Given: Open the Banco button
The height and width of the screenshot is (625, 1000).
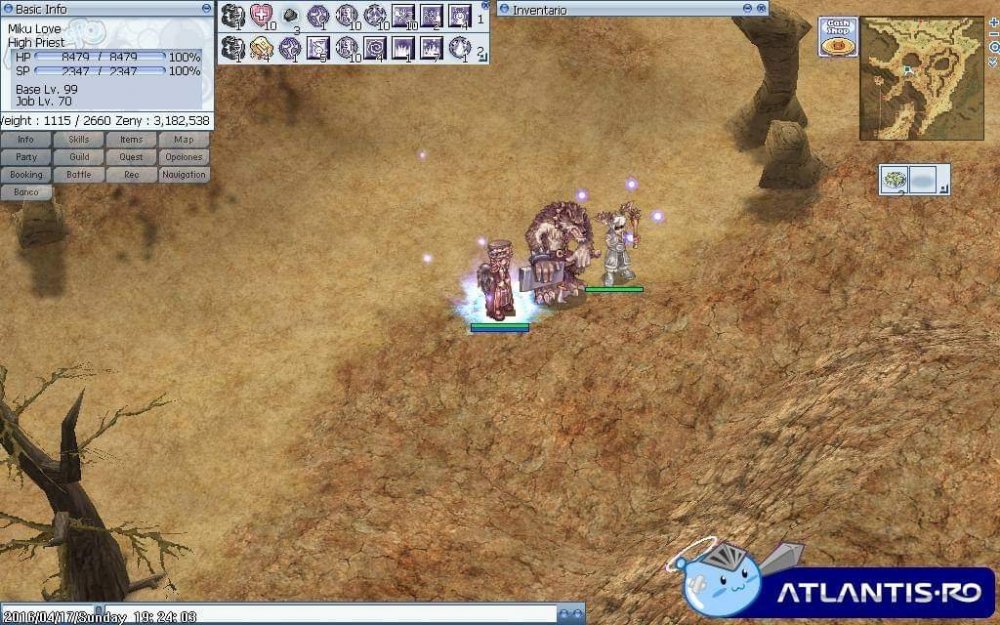Looking at the screenshot, I should (26, 191).
